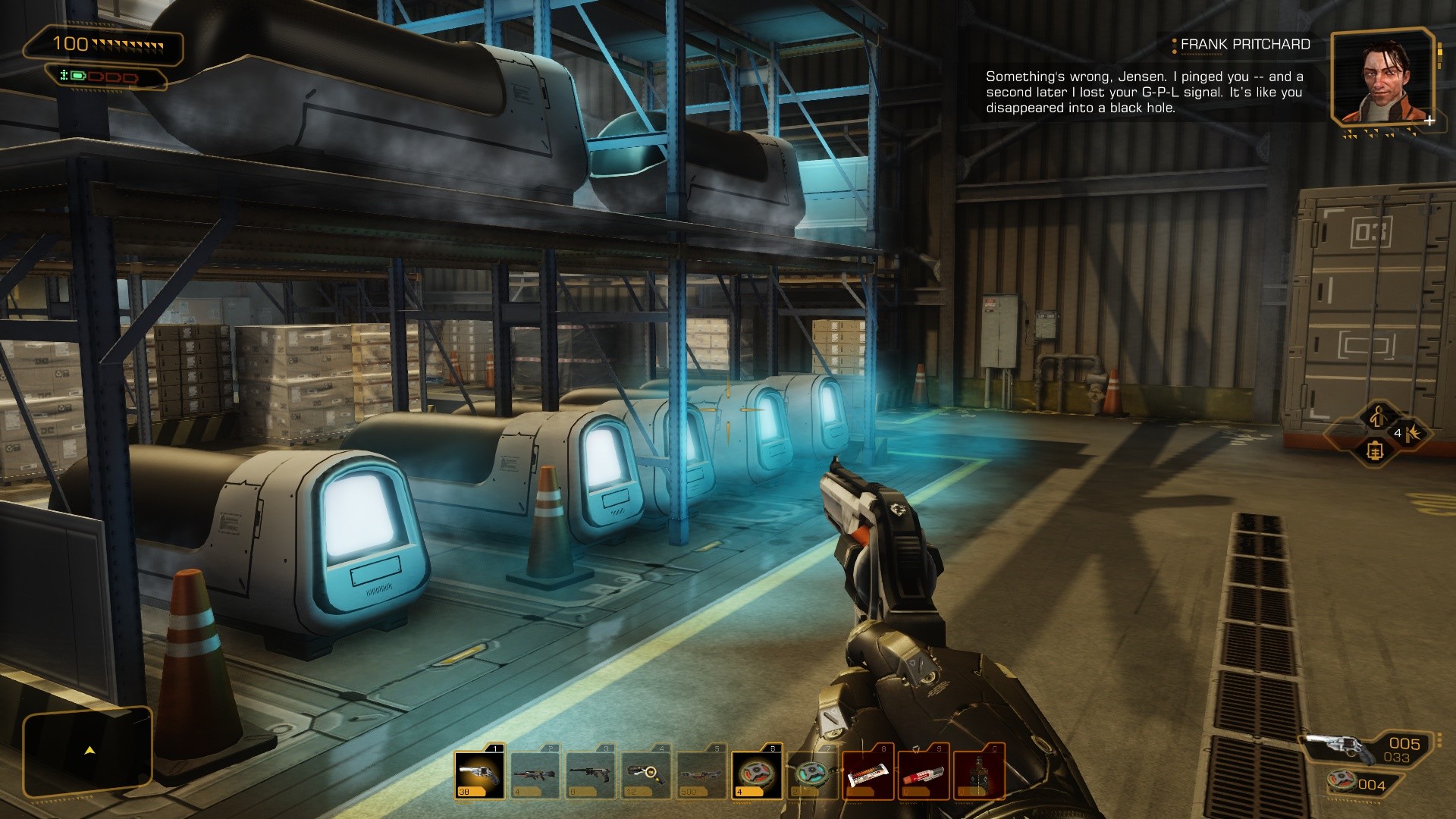This screenshot has width=1456, height=819.
Task: Choose the blue-green mine in slot 7
Action: 812,775
